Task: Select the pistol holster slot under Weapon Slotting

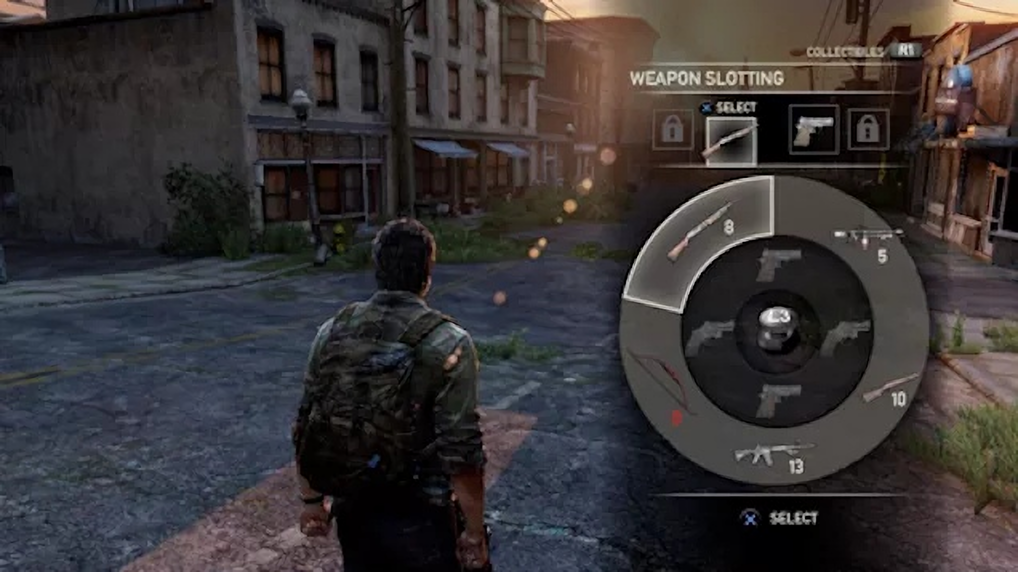Action: (813, 131)
